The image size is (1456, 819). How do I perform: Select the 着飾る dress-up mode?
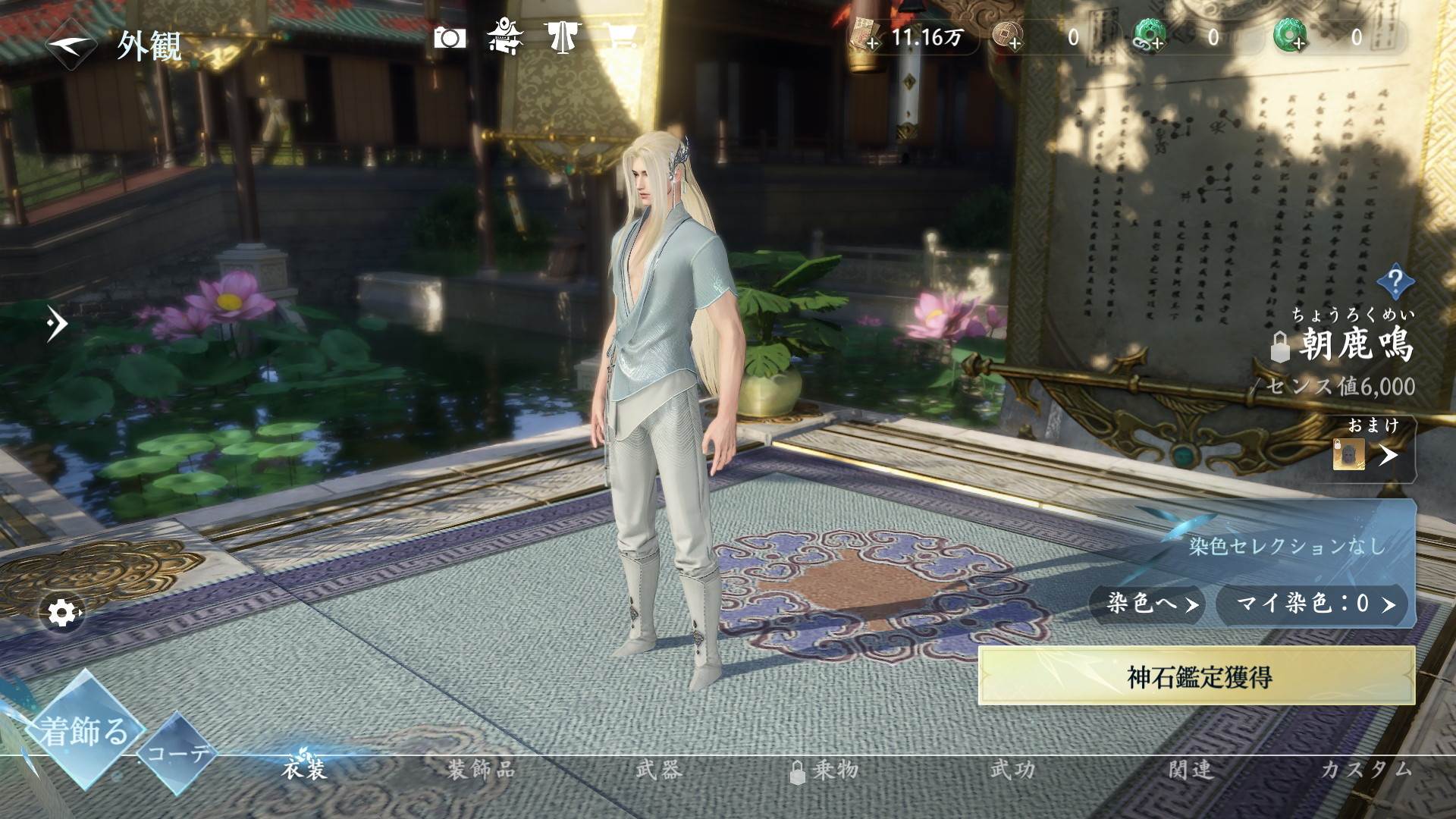coord(83,730)
